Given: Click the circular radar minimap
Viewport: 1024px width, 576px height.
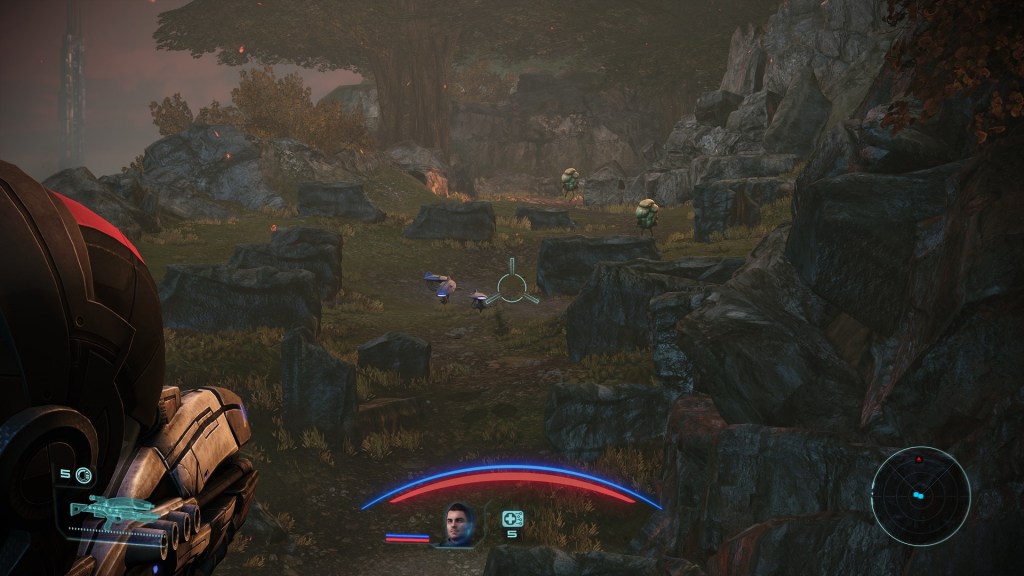Looking at the screenshot, I should tap(920, 496).
